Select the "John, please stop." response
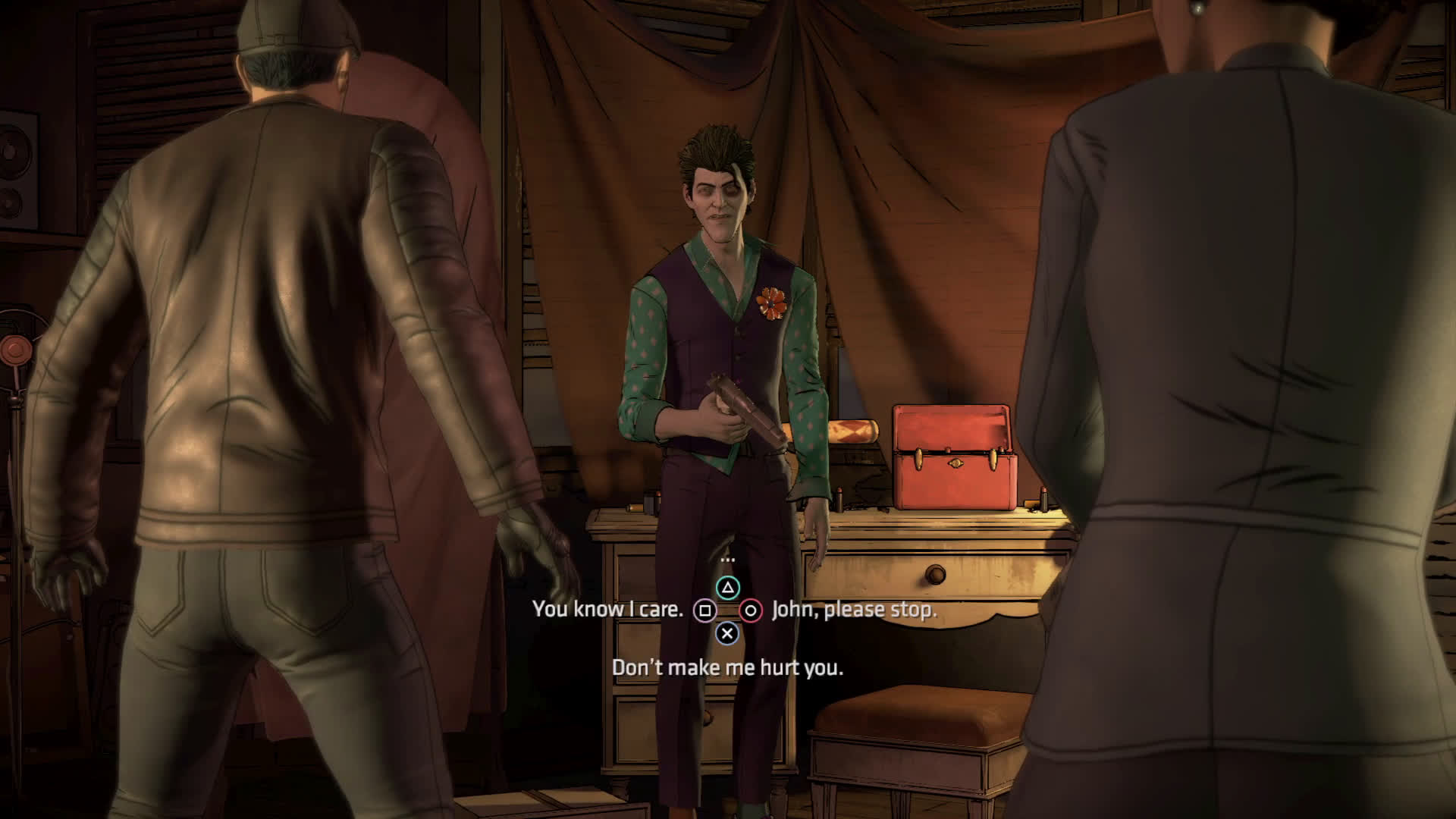Screen dimensions: 1456x819 854,610
